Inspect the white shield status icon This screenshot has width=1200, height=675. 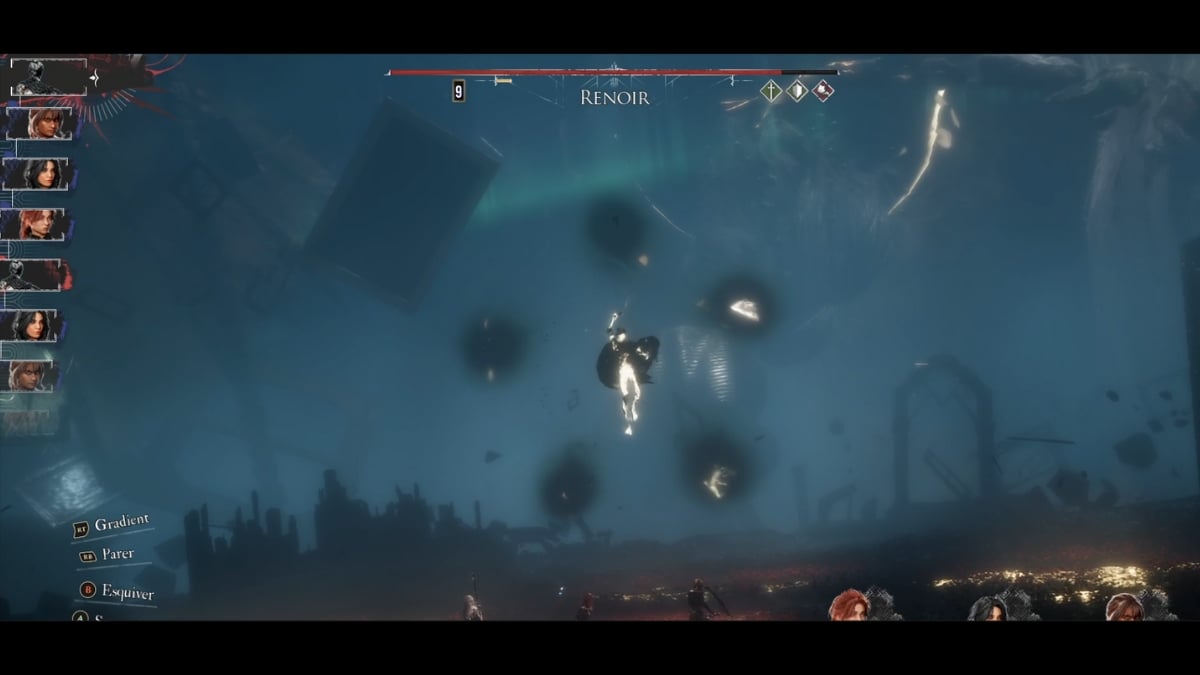click(x=797, y=91)
